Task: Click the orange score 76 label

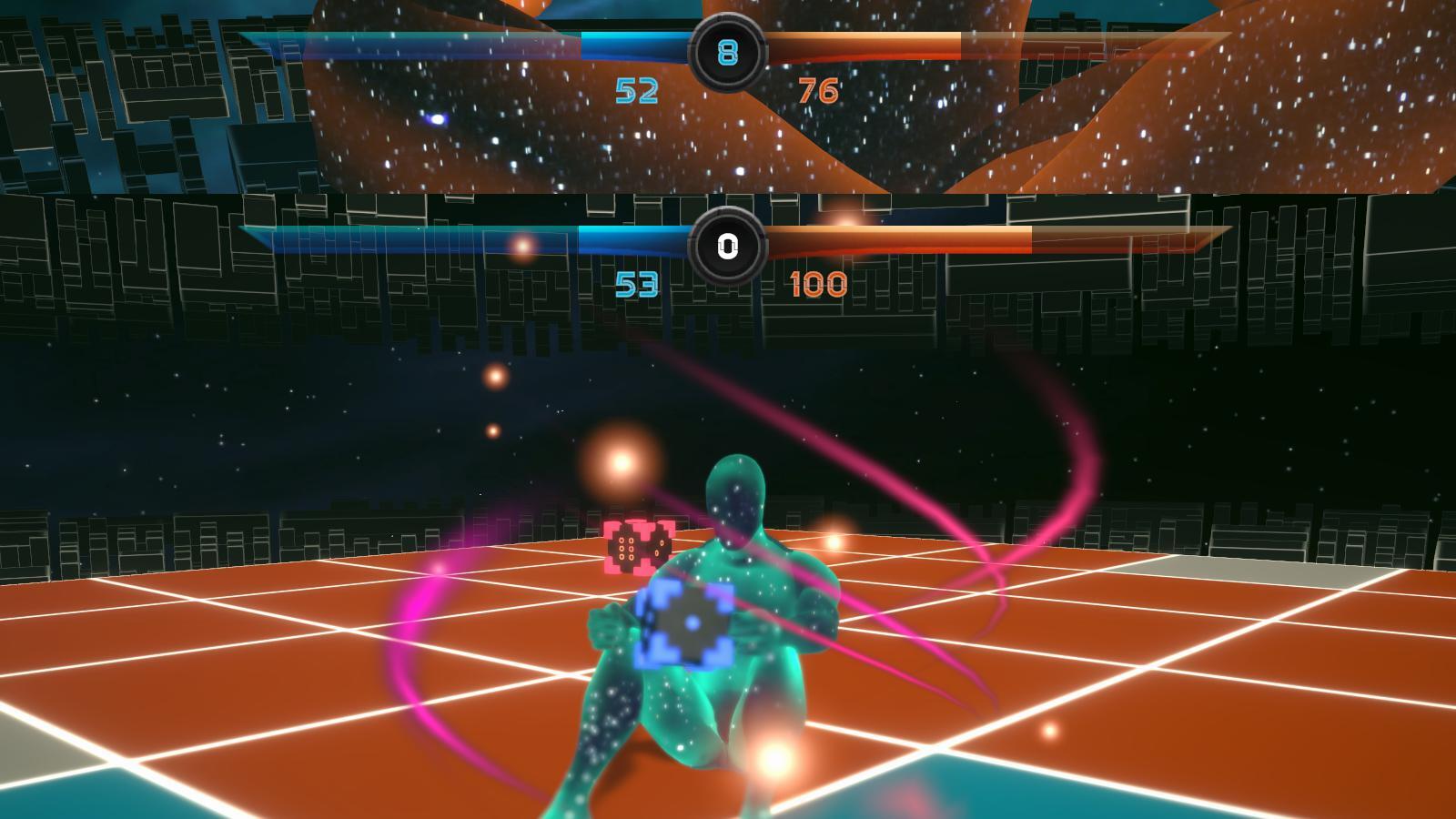Action: click(820, 89)
